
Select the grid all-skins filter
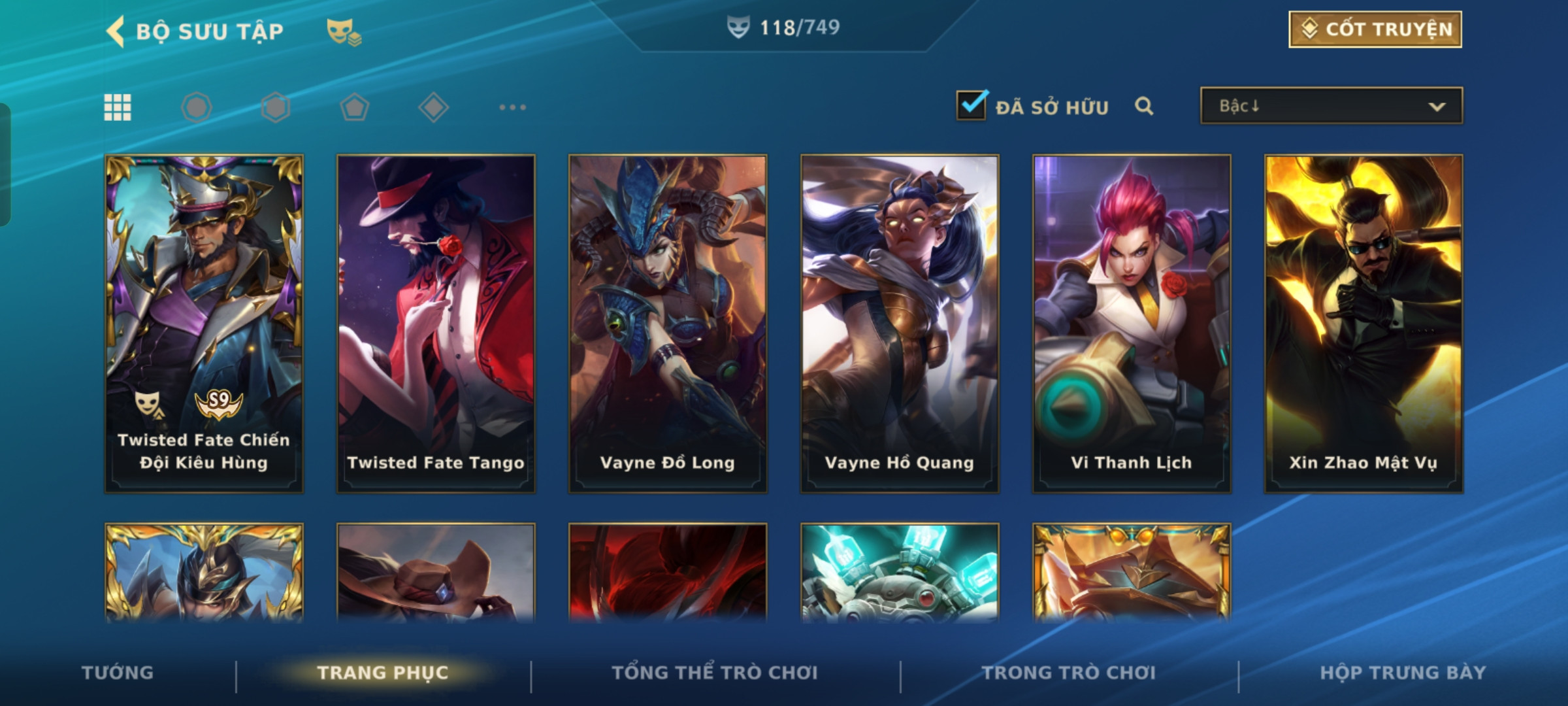tap(118, 107)
